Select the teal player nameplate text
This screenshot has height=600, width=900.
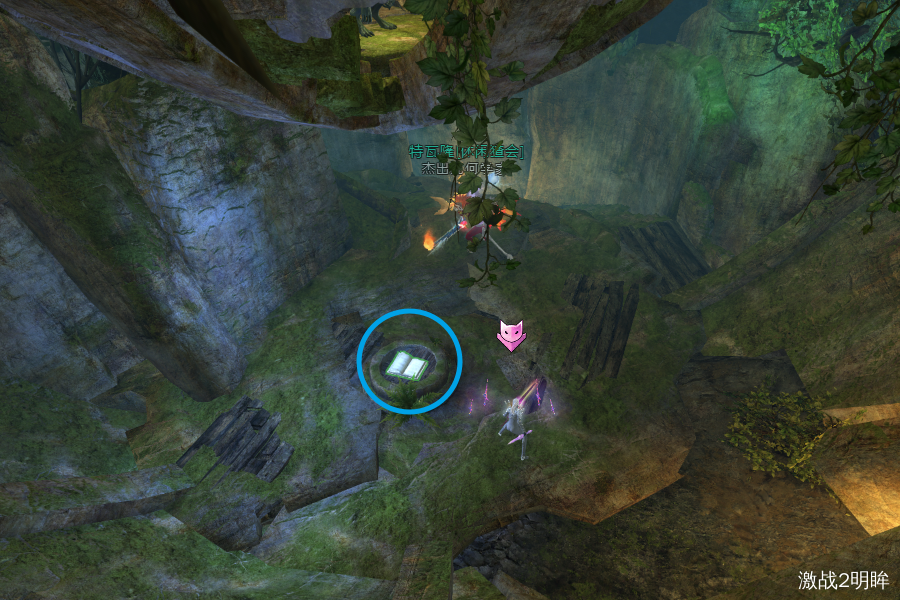point(466,152)
